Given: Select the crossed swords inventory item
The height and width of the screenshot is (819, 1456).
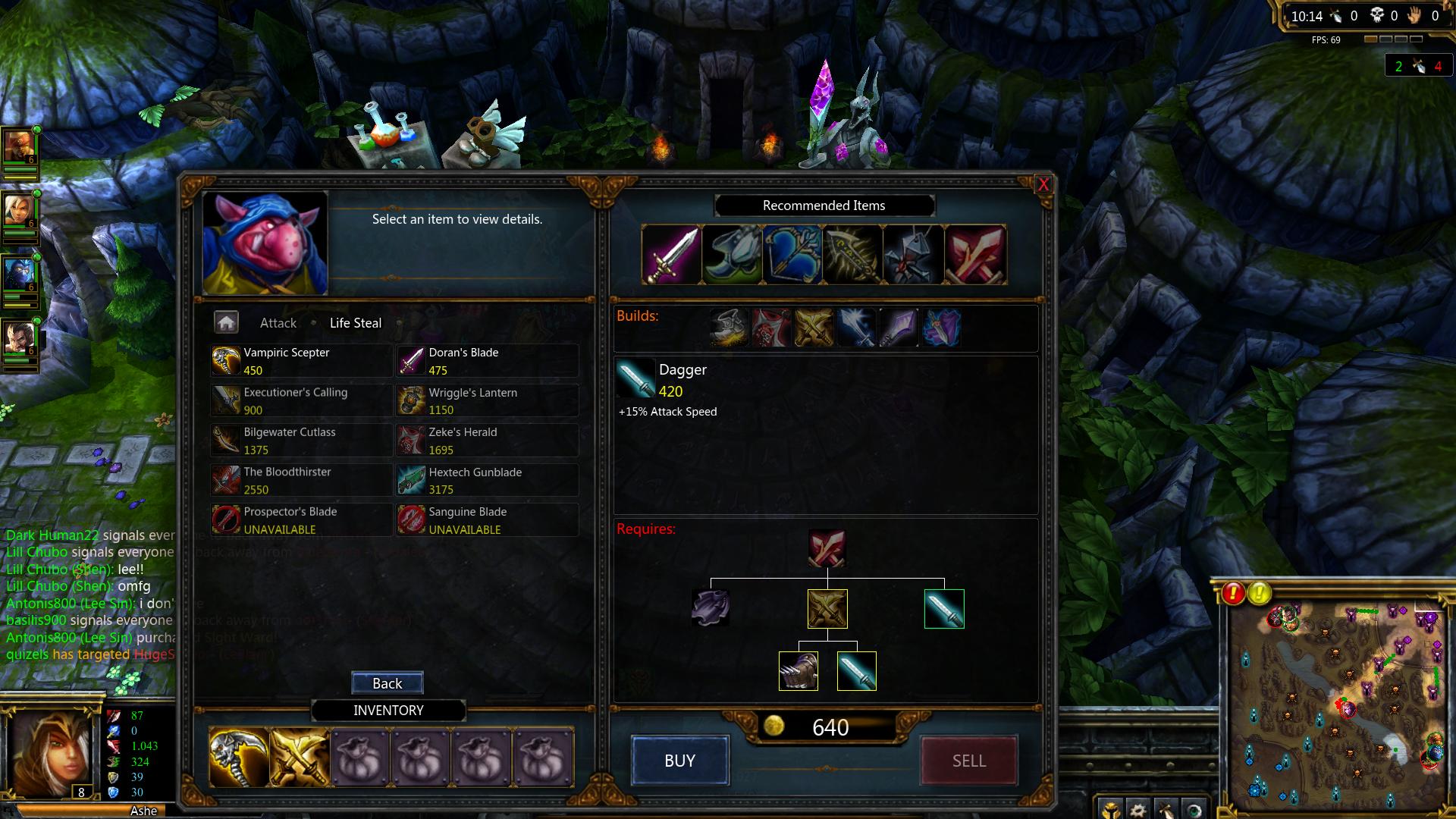Looking at the screenshot, I should [x=300, y=758].
